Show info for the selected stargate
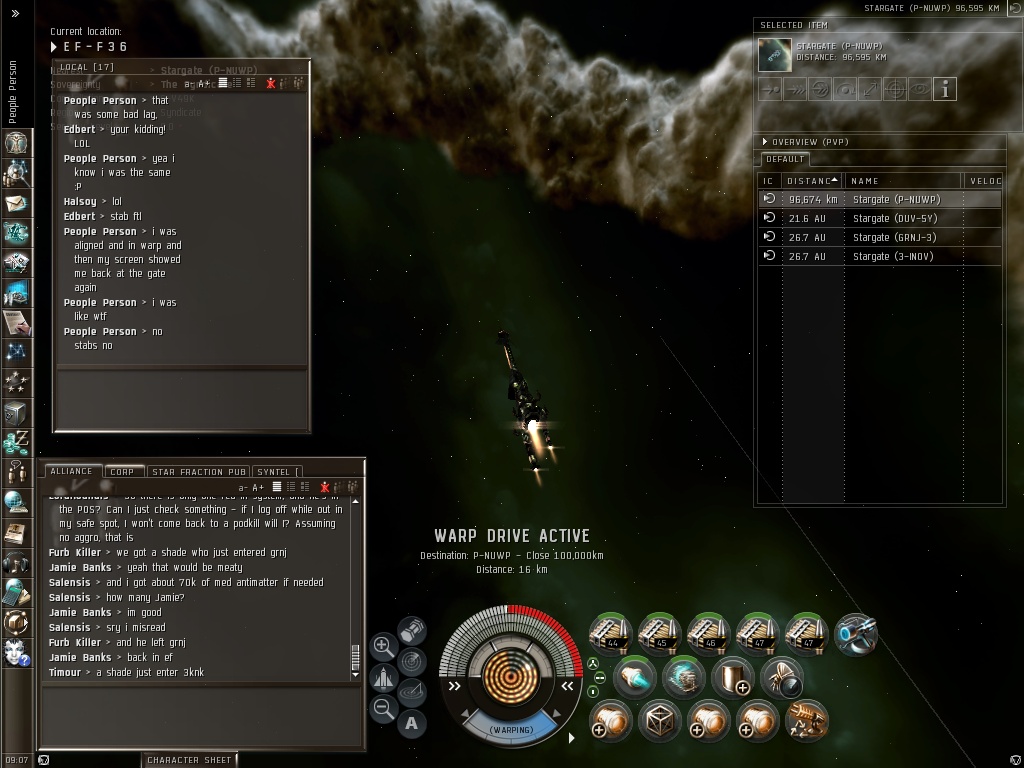1024x768 pixels. (x=945, y=89)
